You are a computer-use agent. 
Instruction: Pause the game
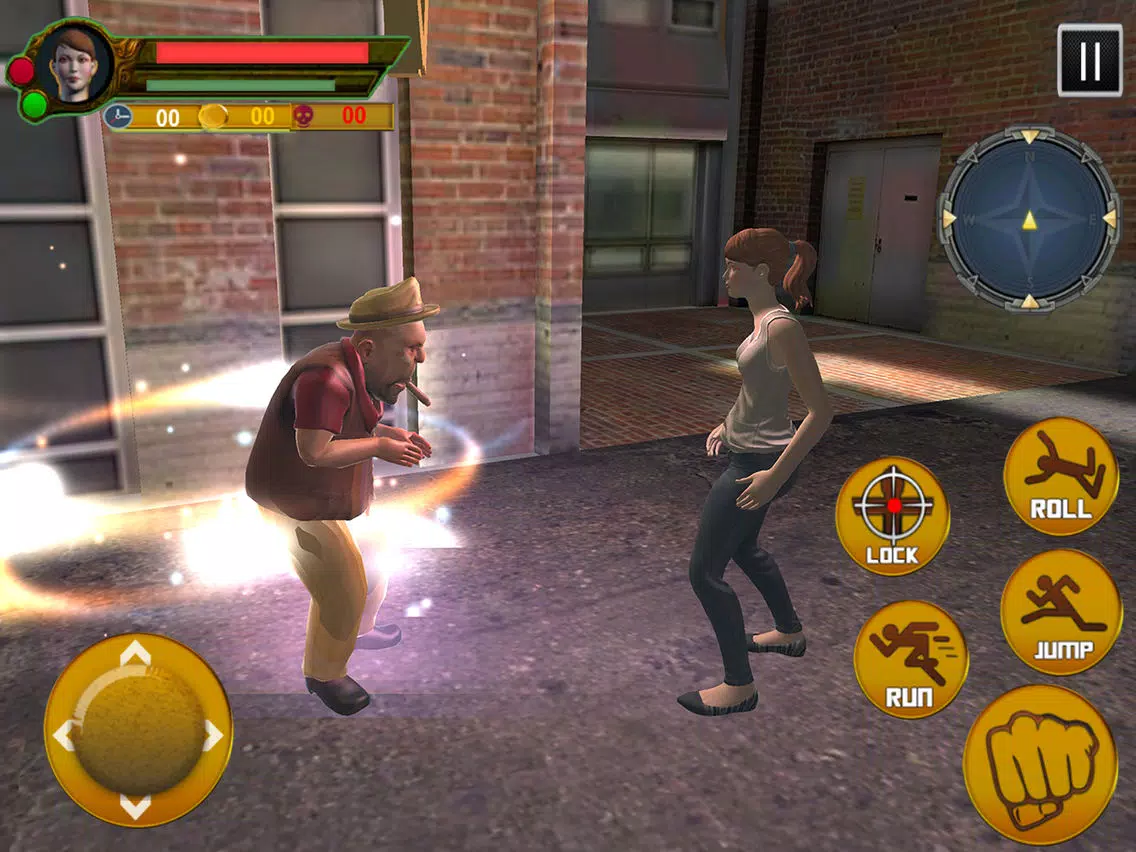(x=1089, y=61)
